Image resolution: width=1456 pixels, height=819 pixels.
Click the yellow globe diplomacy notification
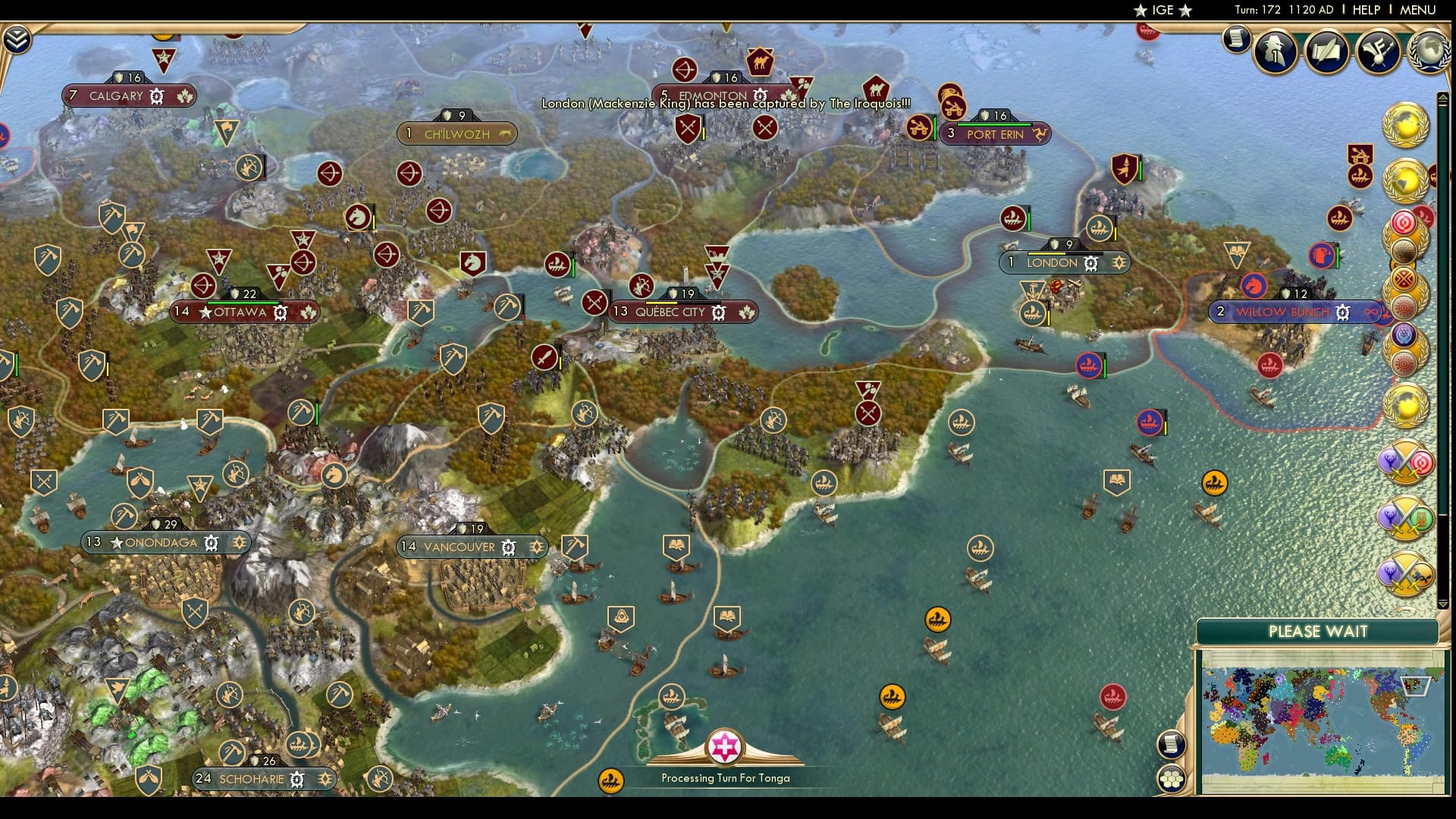[1404, 127]
